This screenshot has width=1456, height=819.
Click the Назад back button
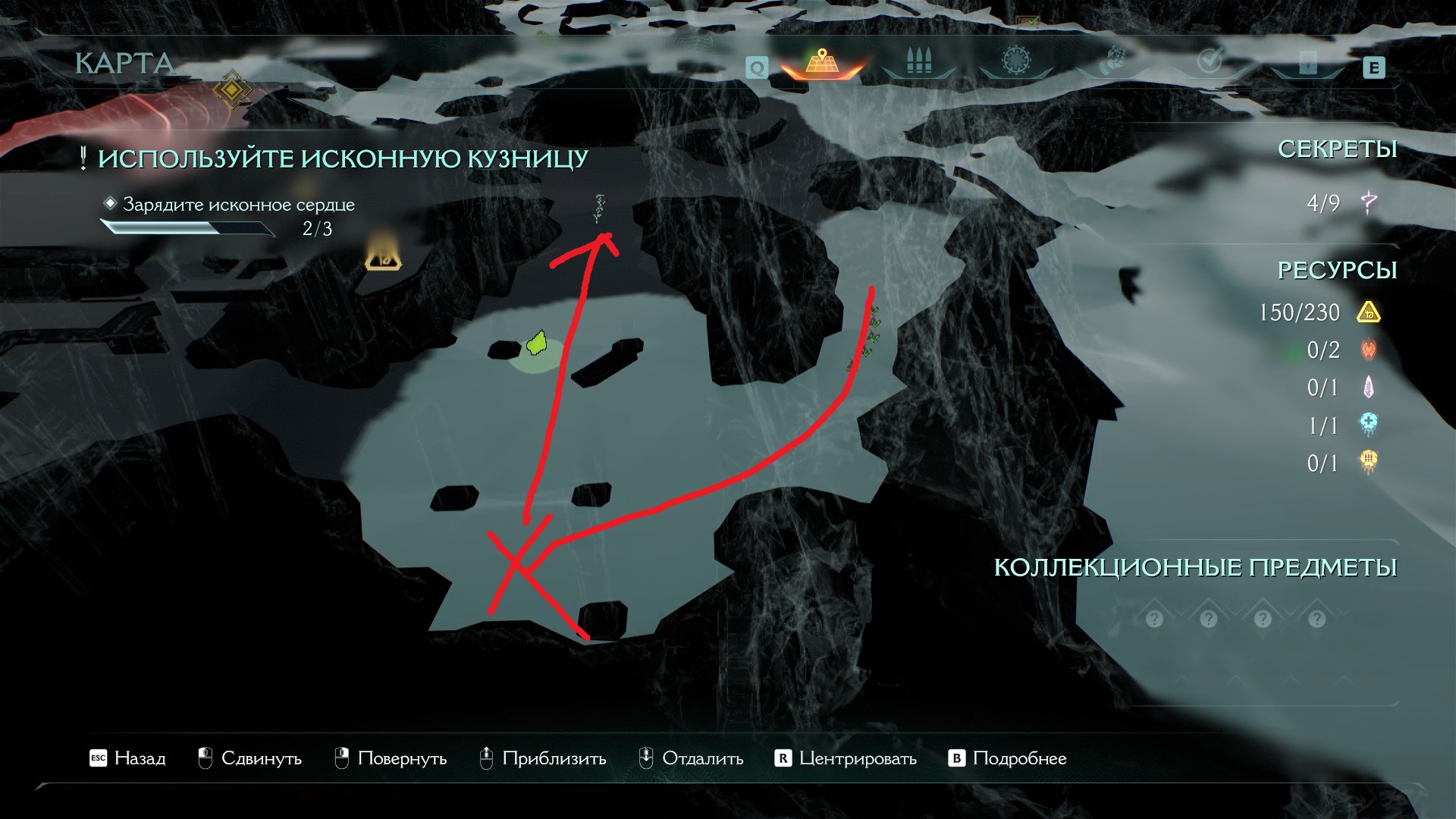point(127,758)
